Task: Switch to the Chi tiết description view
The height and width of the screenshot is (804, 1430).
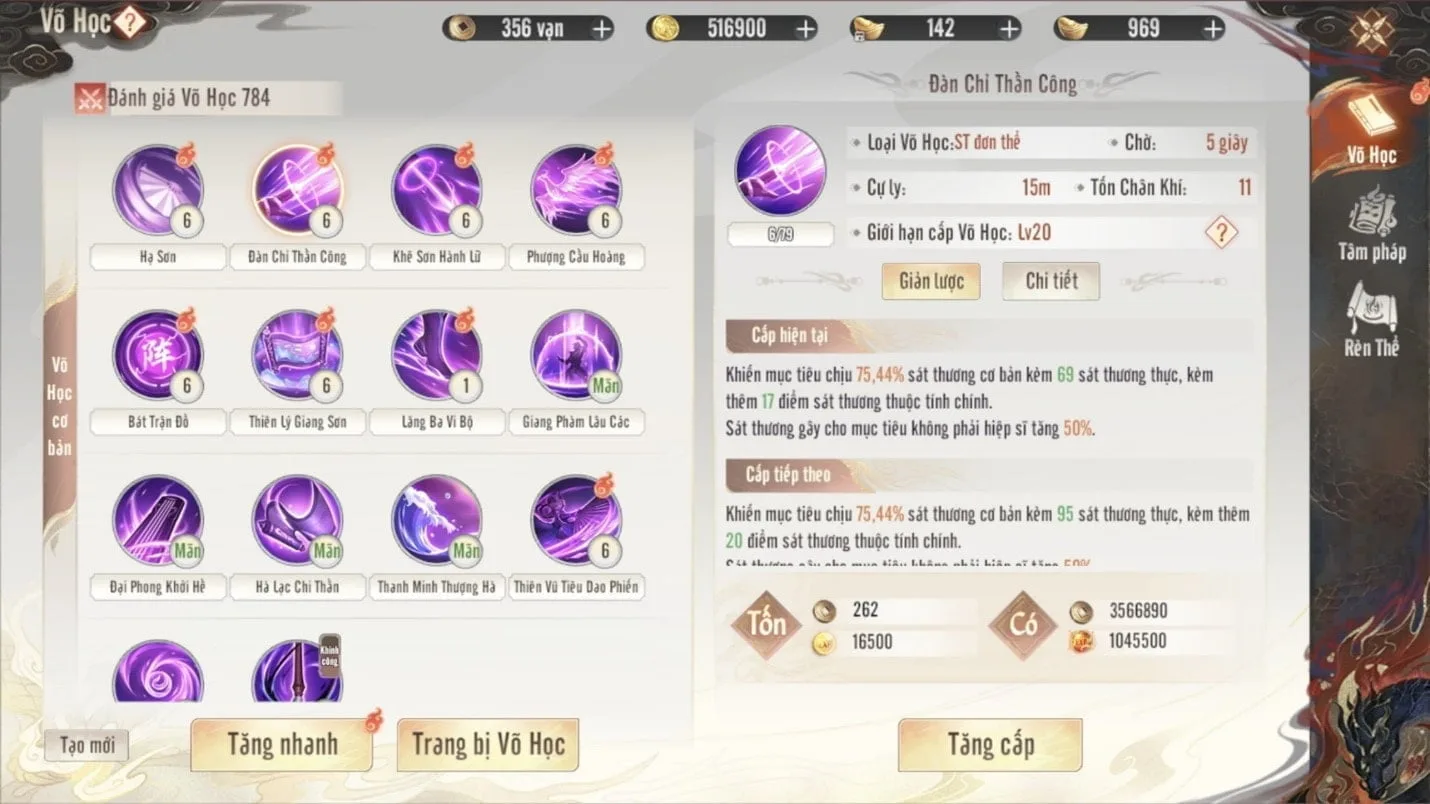Action: point(1051,282)
